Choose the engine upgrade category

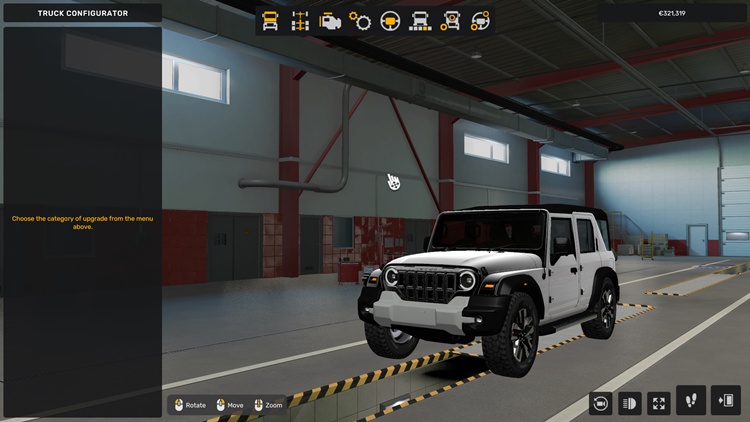[329, 20]
